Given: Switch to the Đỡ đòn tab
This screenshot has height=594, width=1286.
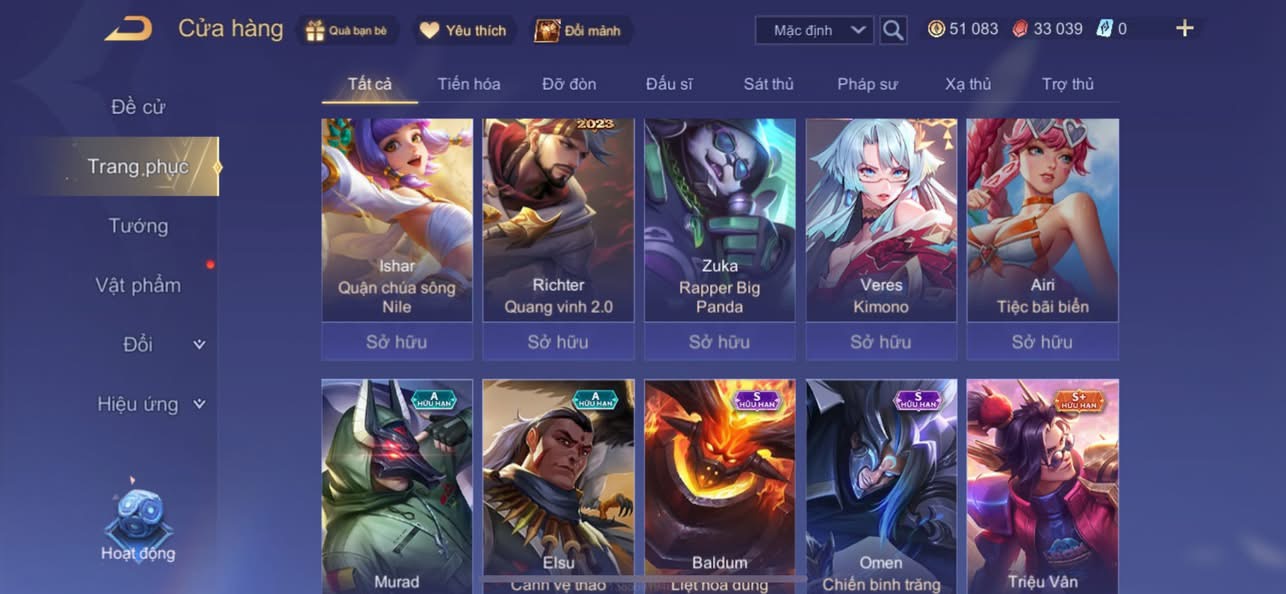Looking at the screenshot, I should tap(569, 84).
